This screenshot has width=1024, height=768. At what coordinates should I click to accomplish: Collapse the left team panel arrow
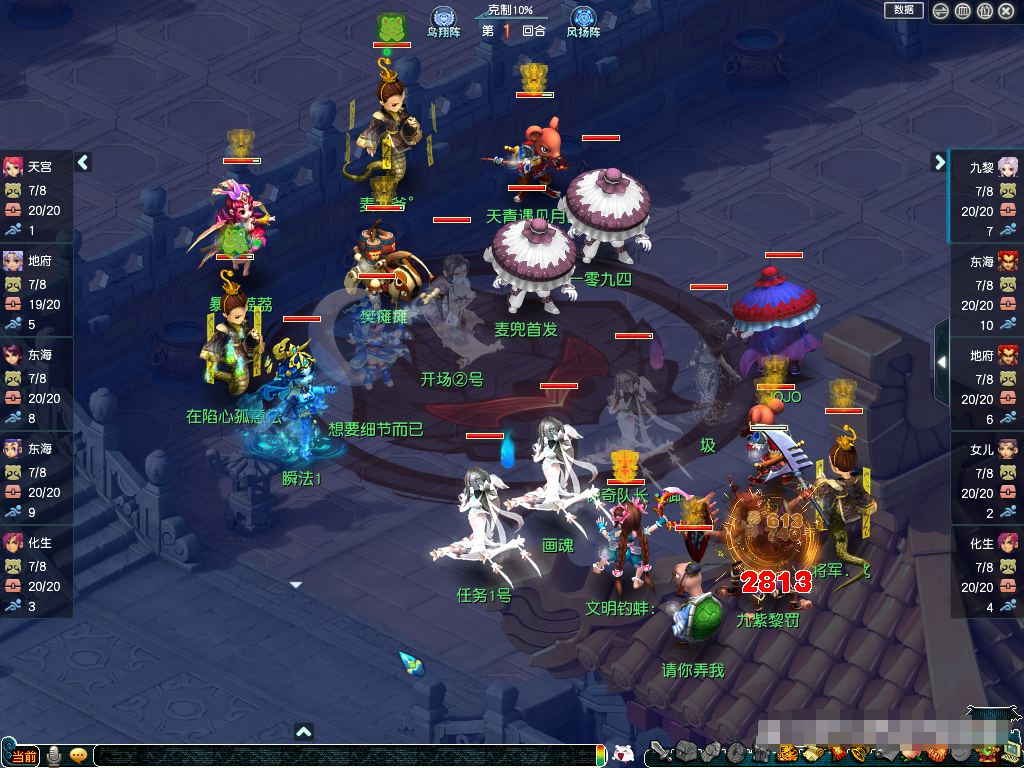(83, 162)
